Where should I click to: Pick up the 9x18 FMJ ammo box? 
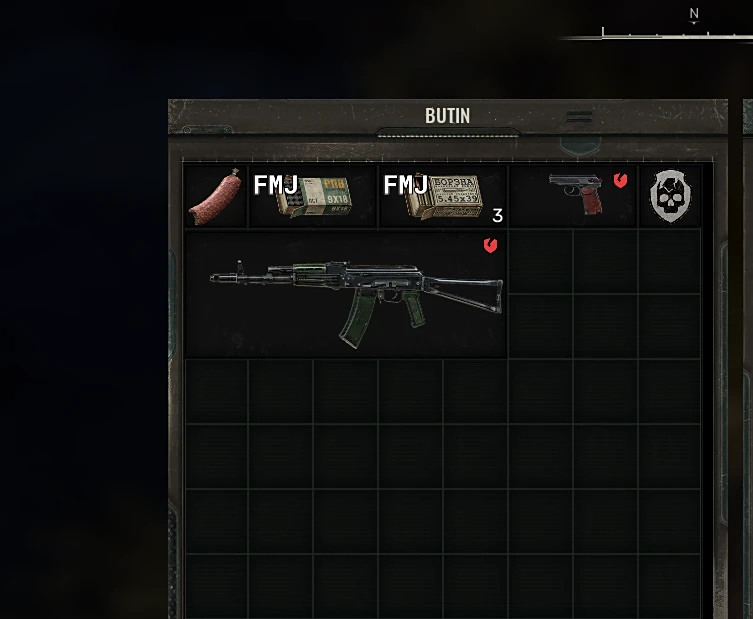pyautogui.click(x=313, y=197)
